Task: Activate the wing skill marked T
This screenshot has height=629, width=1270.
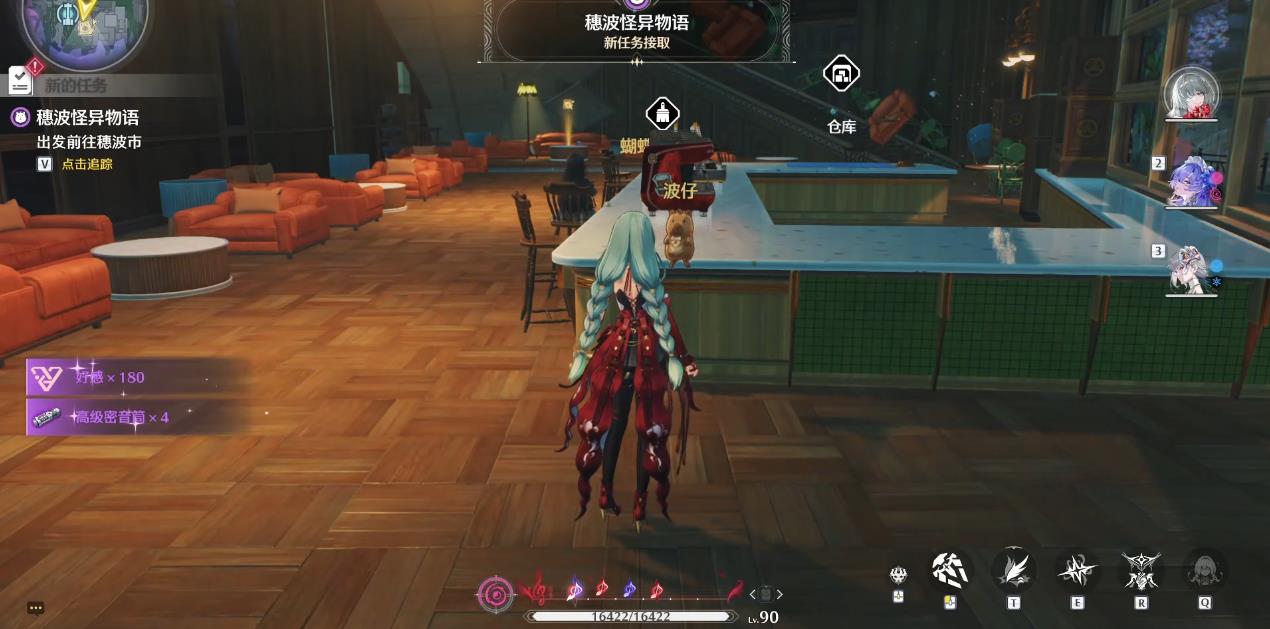Action: tap(1013, 570)
